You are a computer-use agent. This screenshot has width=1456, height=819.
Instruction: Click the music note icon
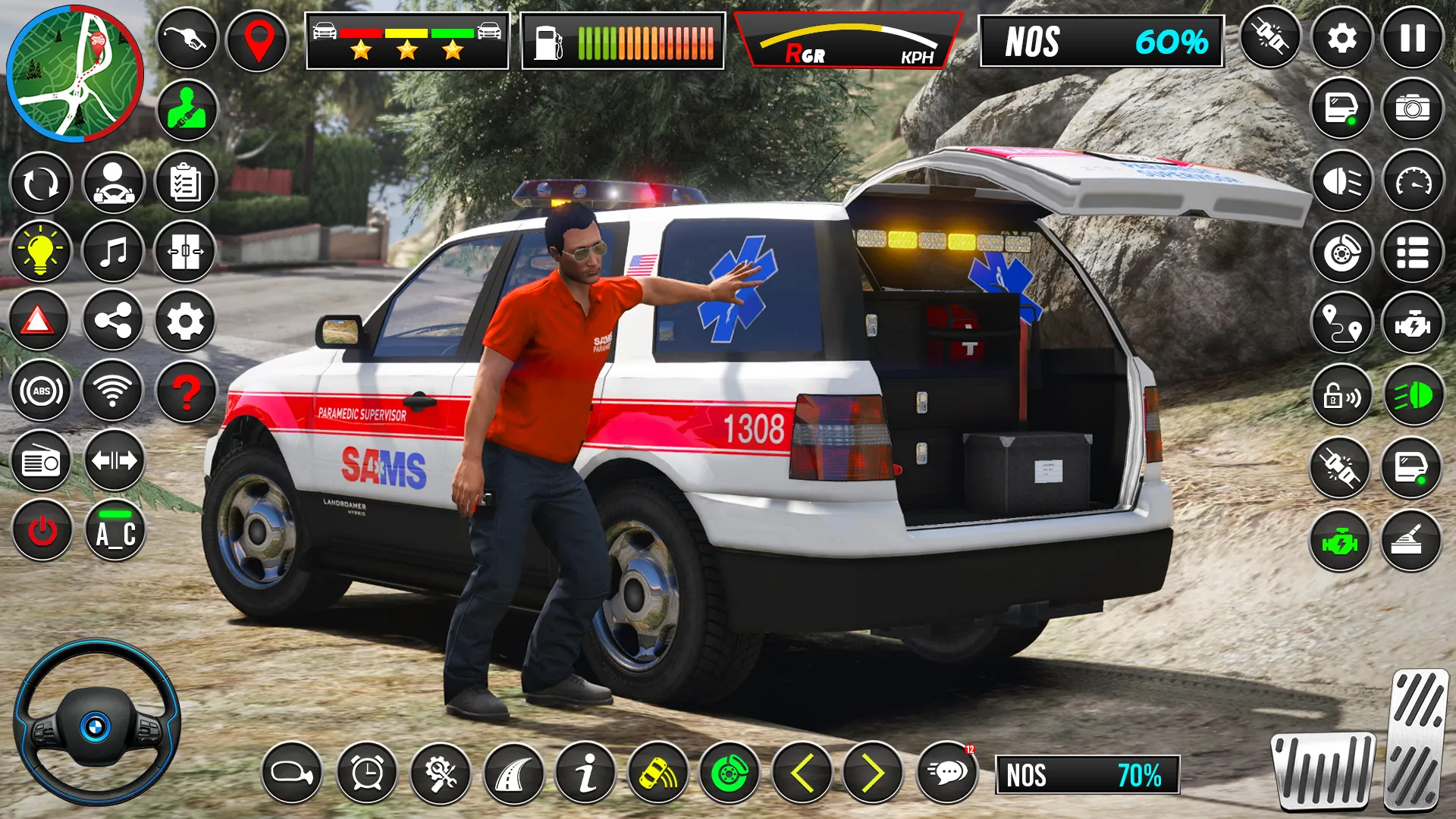112,251
